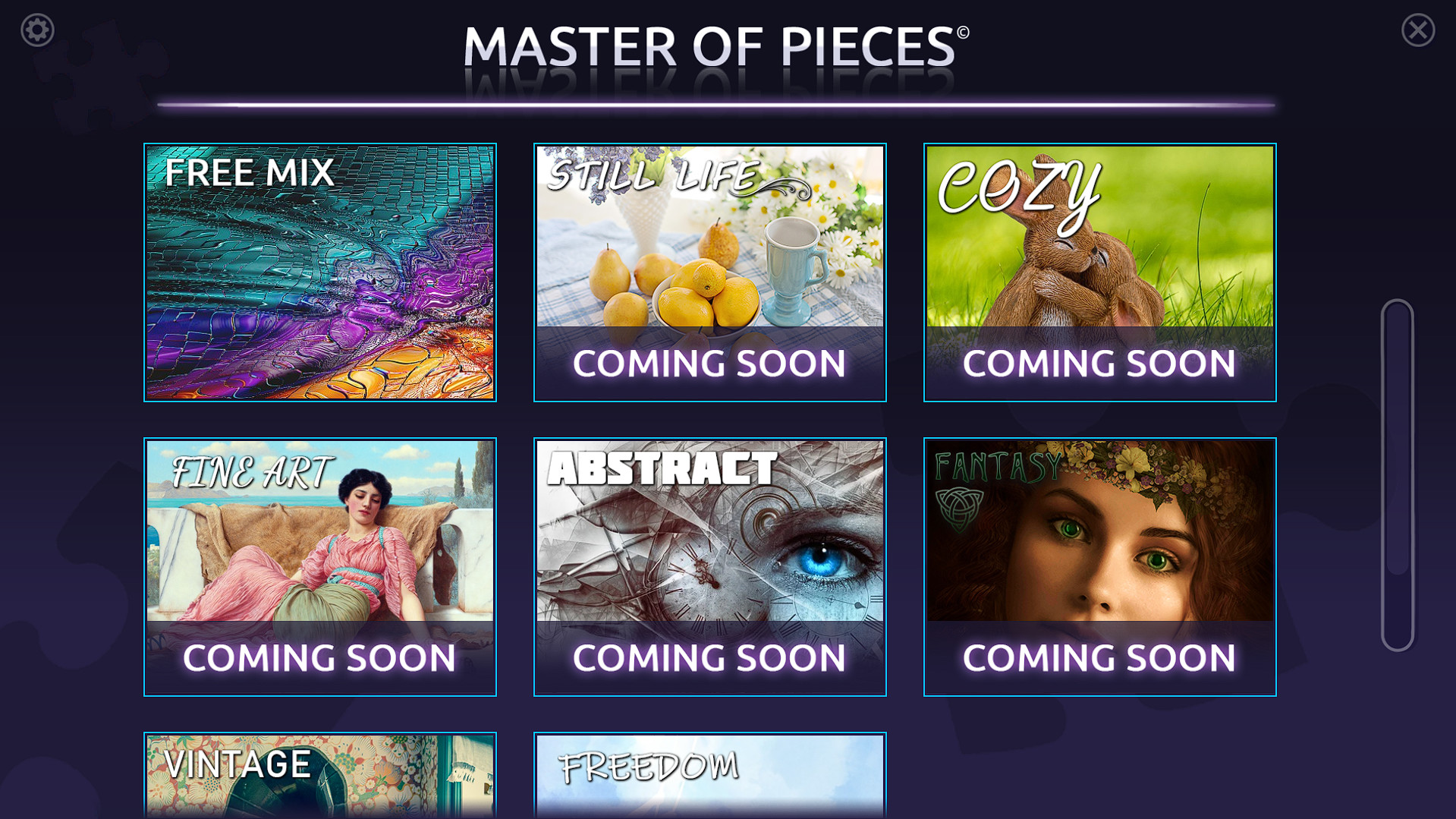This screenshot has height=819, width=1456.
Task: Click the FANTASY category tile
Action: 1098,531
